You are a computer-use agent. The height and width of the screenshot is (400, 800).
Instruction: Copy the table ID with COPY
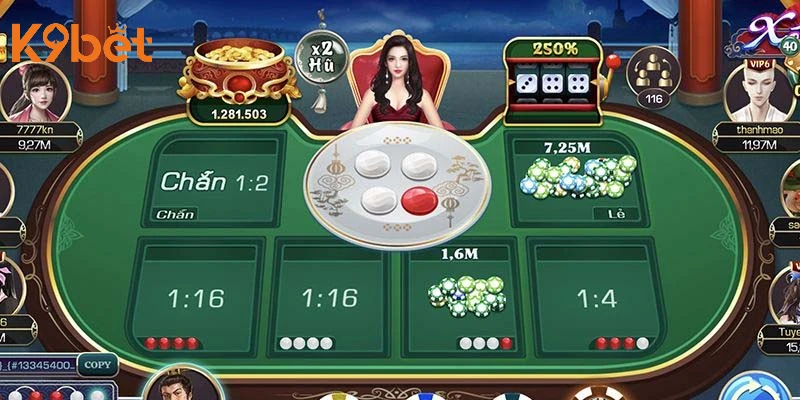click(x=96, y=365)
